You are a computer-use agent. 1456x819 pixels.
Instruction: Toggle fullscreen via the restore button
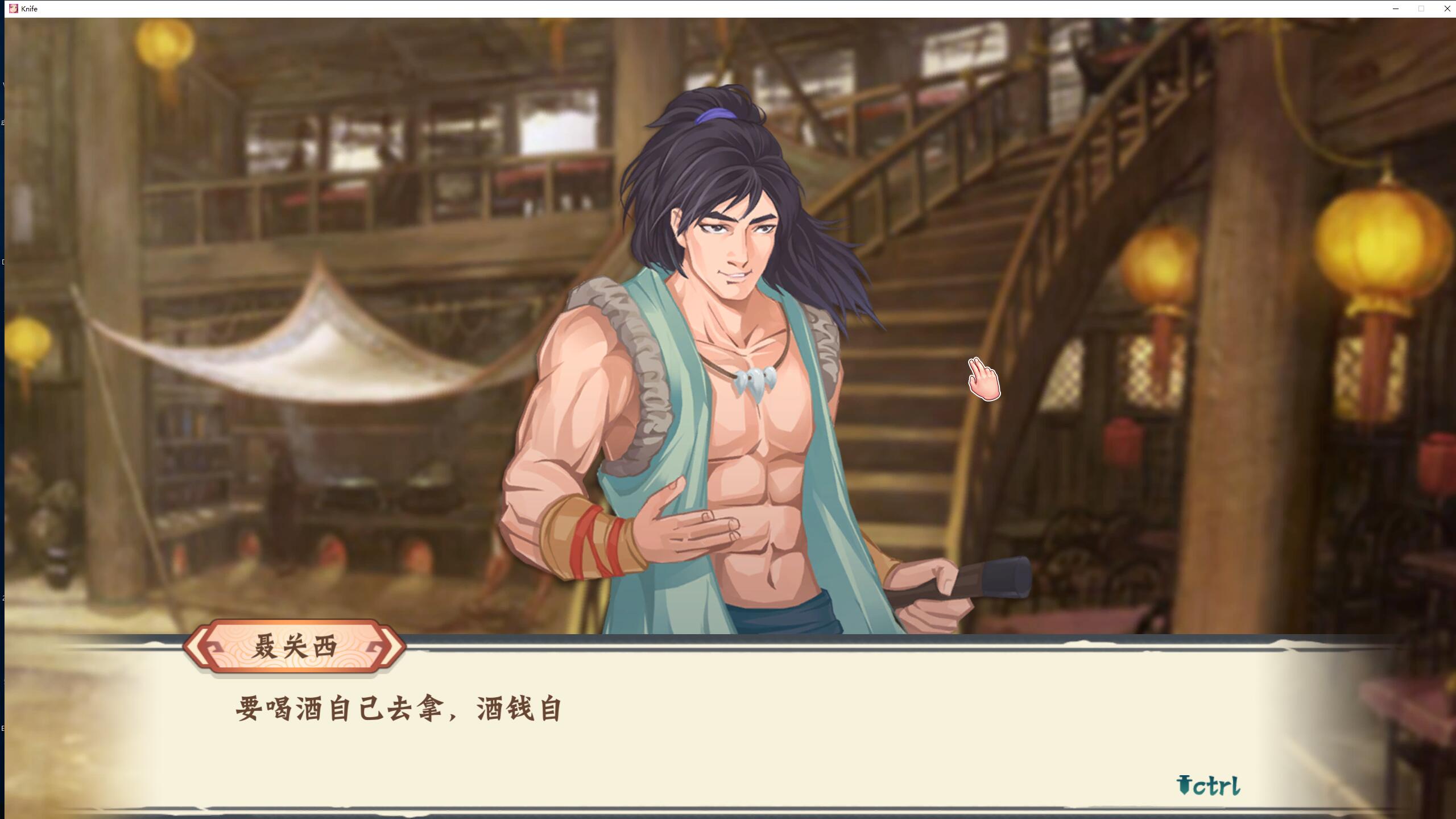click(x=1422, y=9)
